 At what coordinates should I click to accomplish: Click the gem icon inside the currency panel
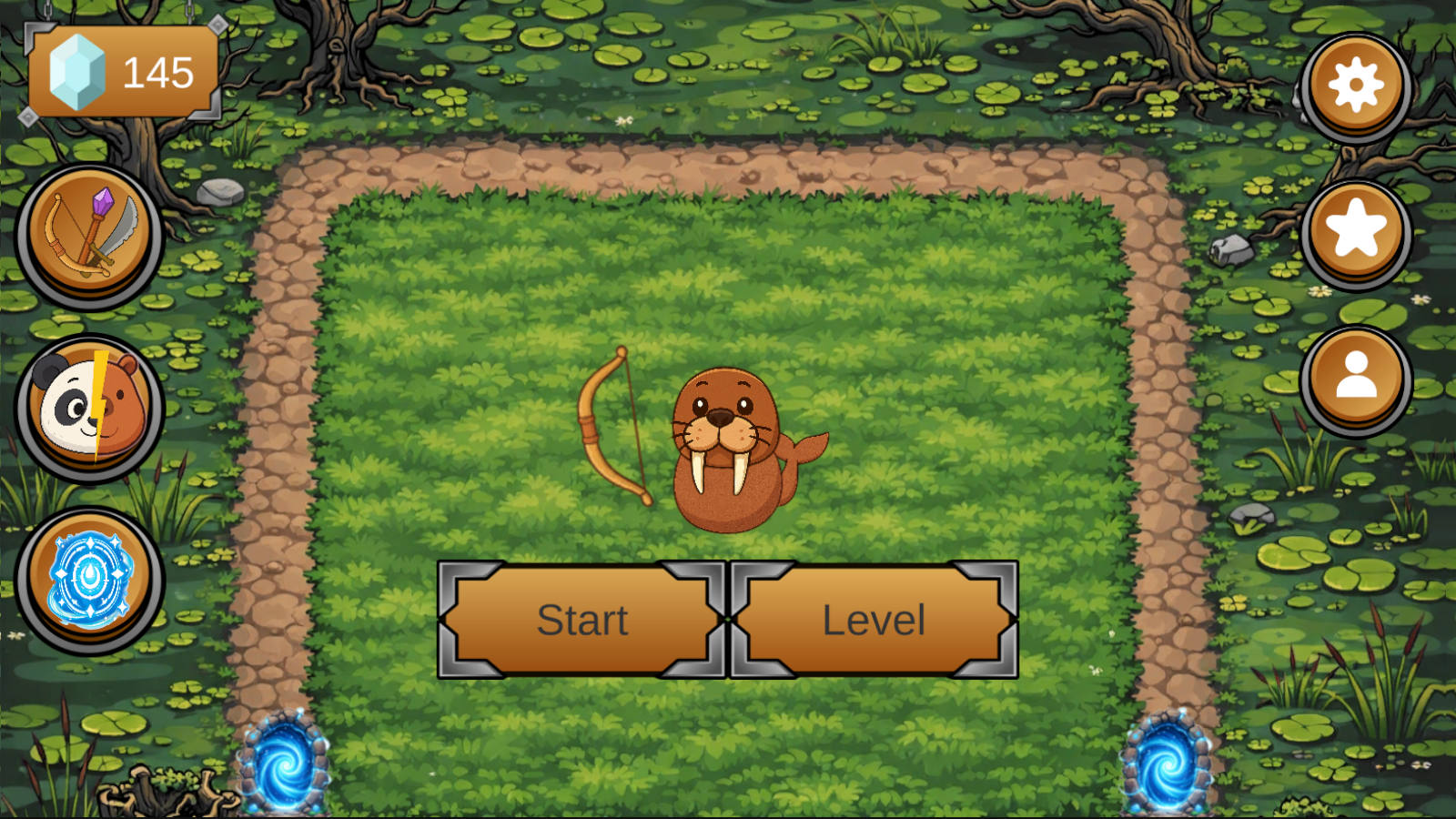[77, 73]
